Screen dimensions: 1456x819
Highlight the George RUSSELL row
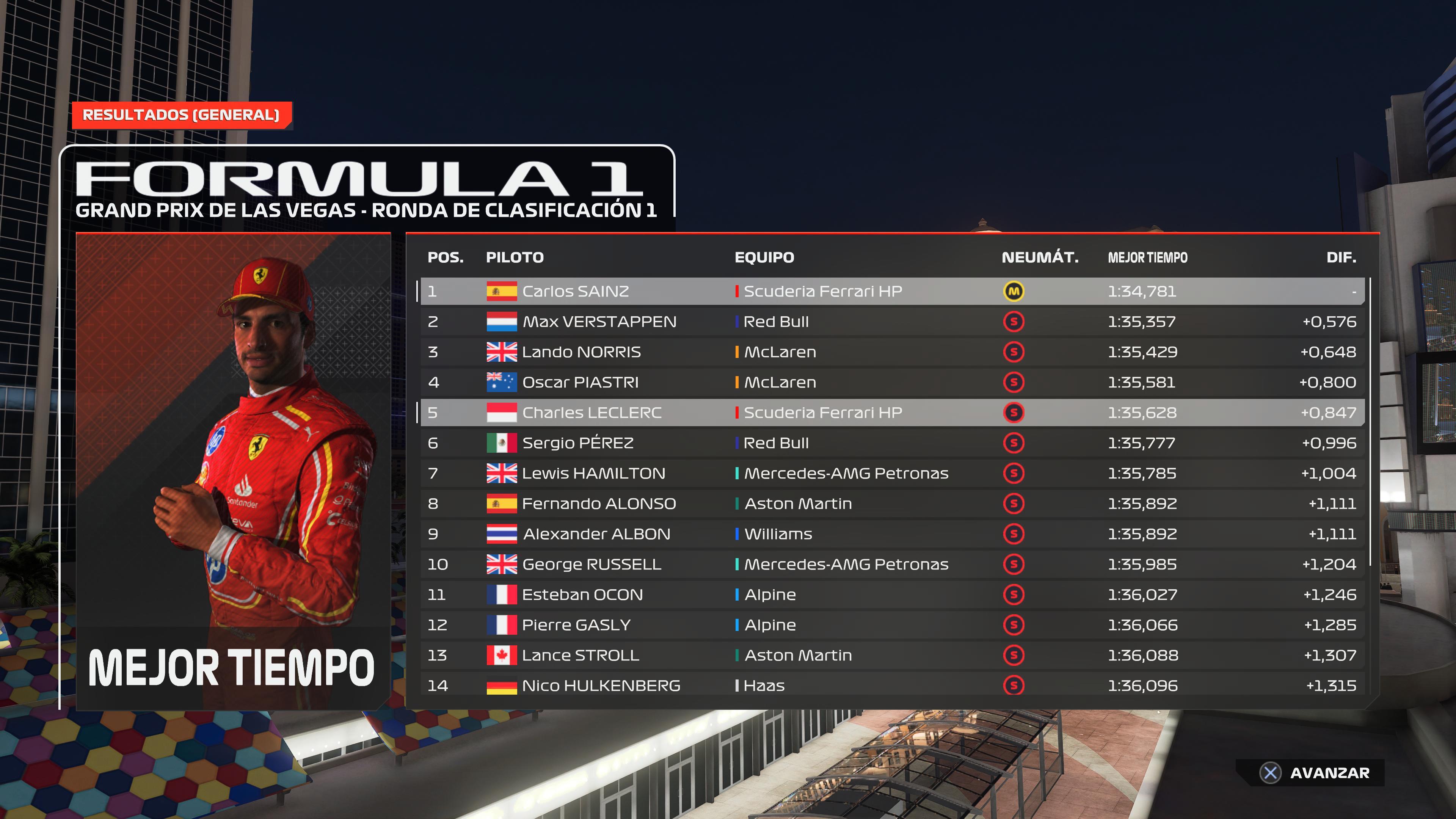[x=892, y=564]
